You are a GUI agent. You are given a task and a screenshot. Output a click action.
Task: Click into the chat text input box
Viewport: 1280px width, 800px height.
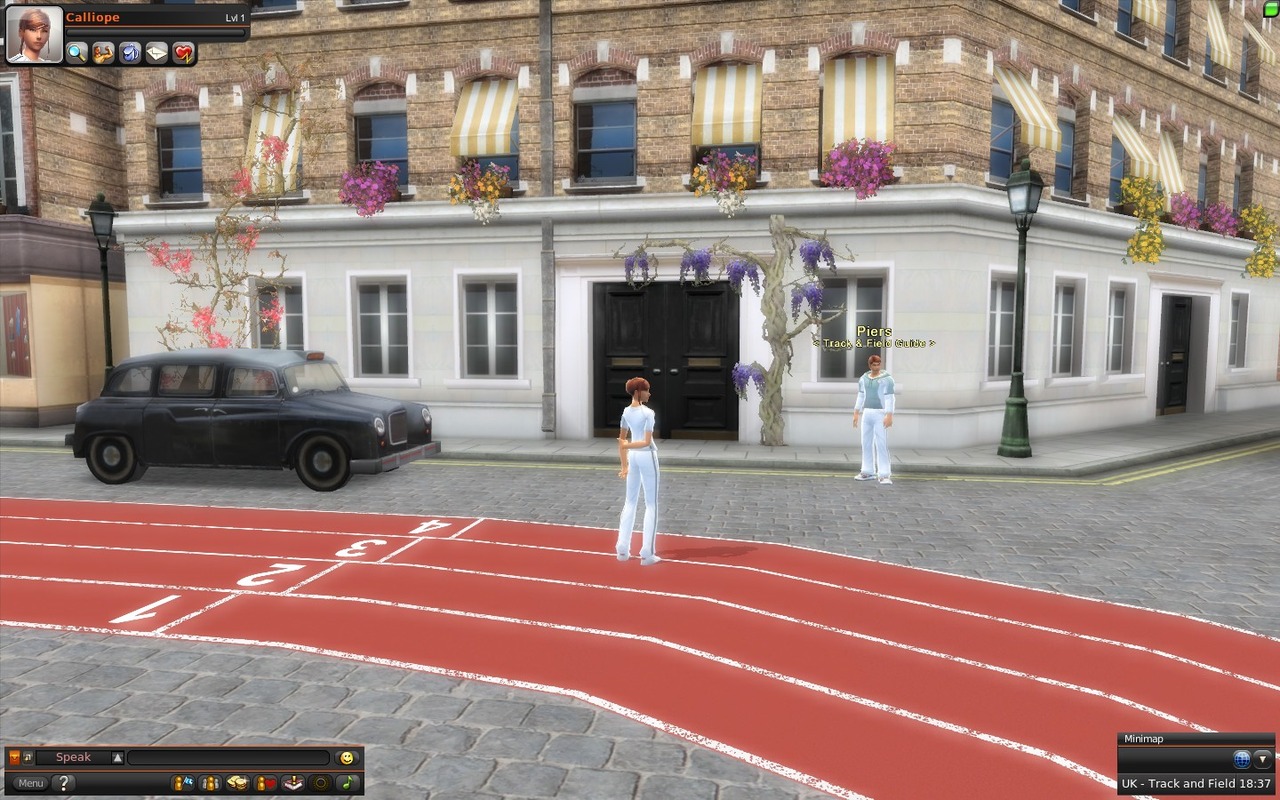(x=228, y=758)
